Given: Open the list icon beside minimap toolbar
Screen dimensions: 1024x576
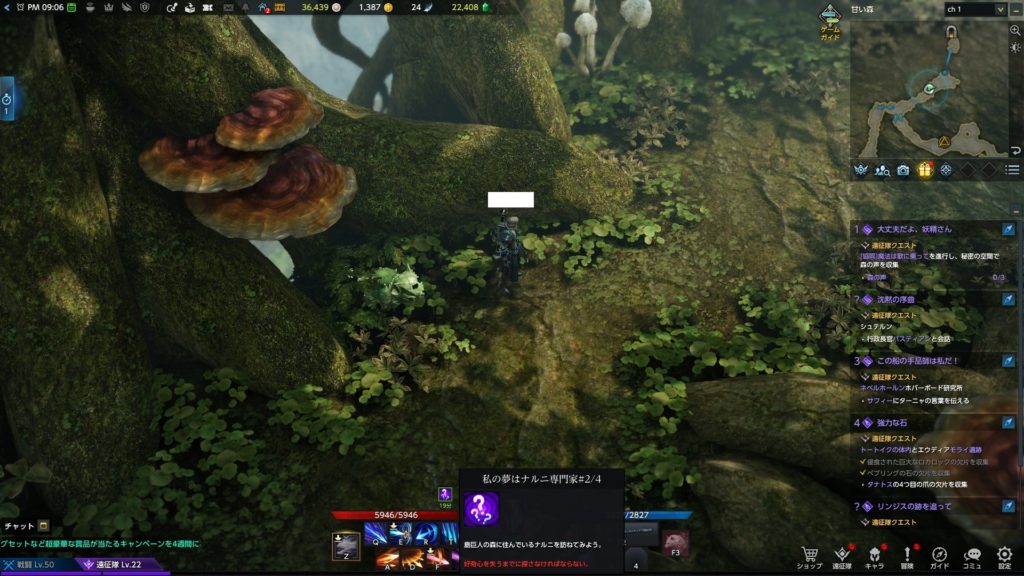Looking at the screenshot, I should (1012, 170).
